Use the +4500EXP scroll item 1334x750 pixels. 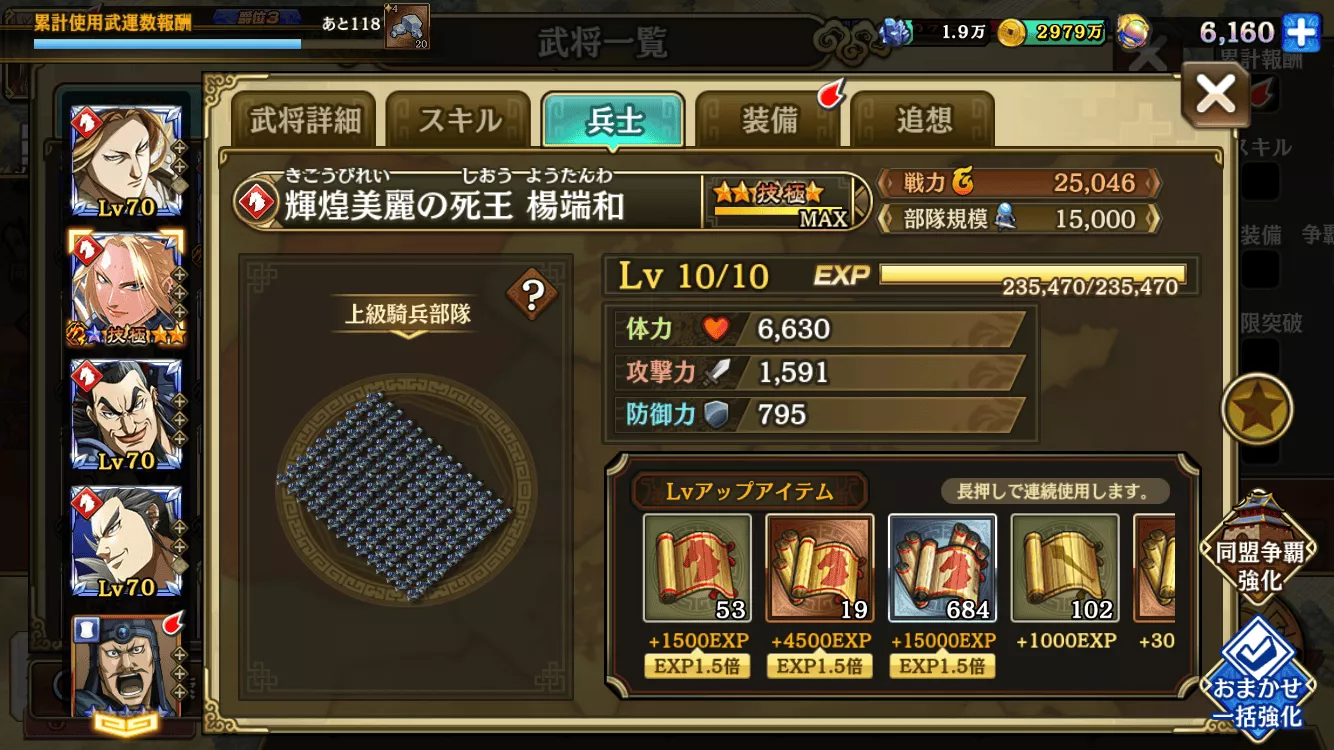(820, 570)
